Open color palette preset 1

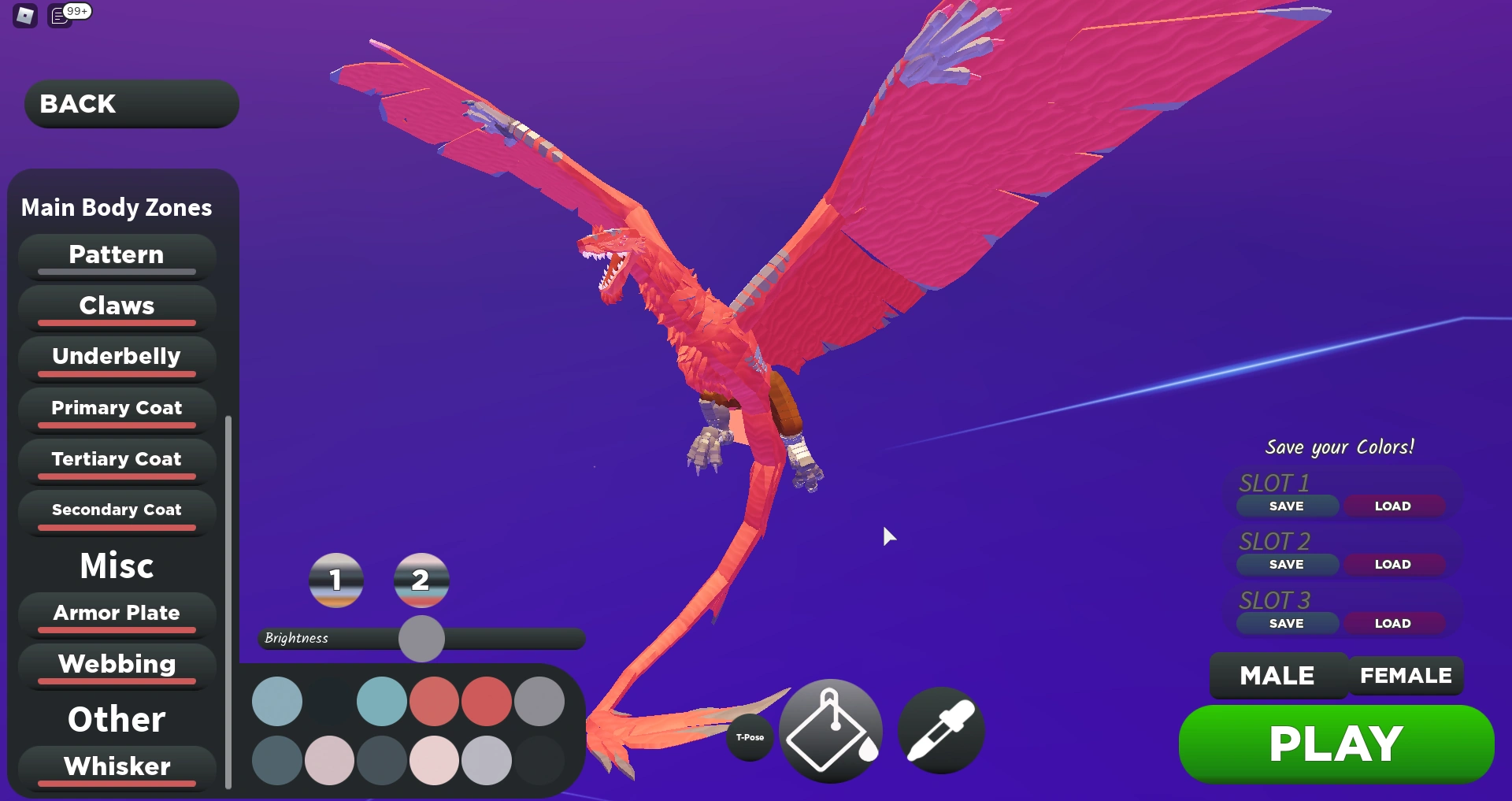[336, 580]
